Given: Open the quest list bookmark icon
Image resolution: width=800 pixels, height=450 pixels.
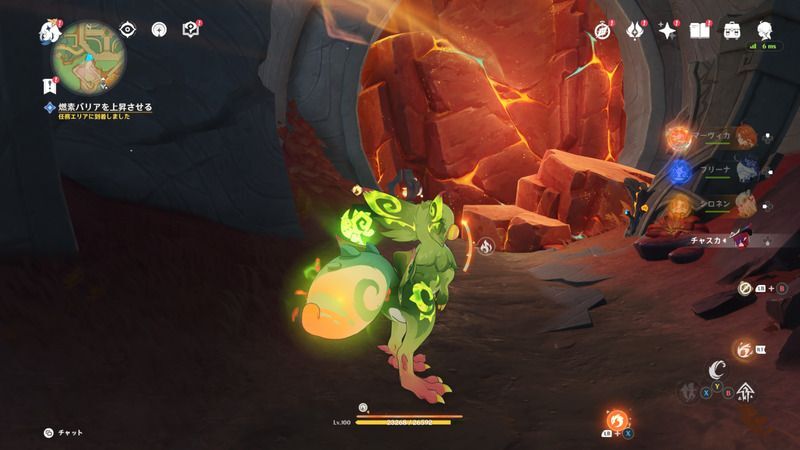Looking at the screenshot, I should tap(50, 85).
